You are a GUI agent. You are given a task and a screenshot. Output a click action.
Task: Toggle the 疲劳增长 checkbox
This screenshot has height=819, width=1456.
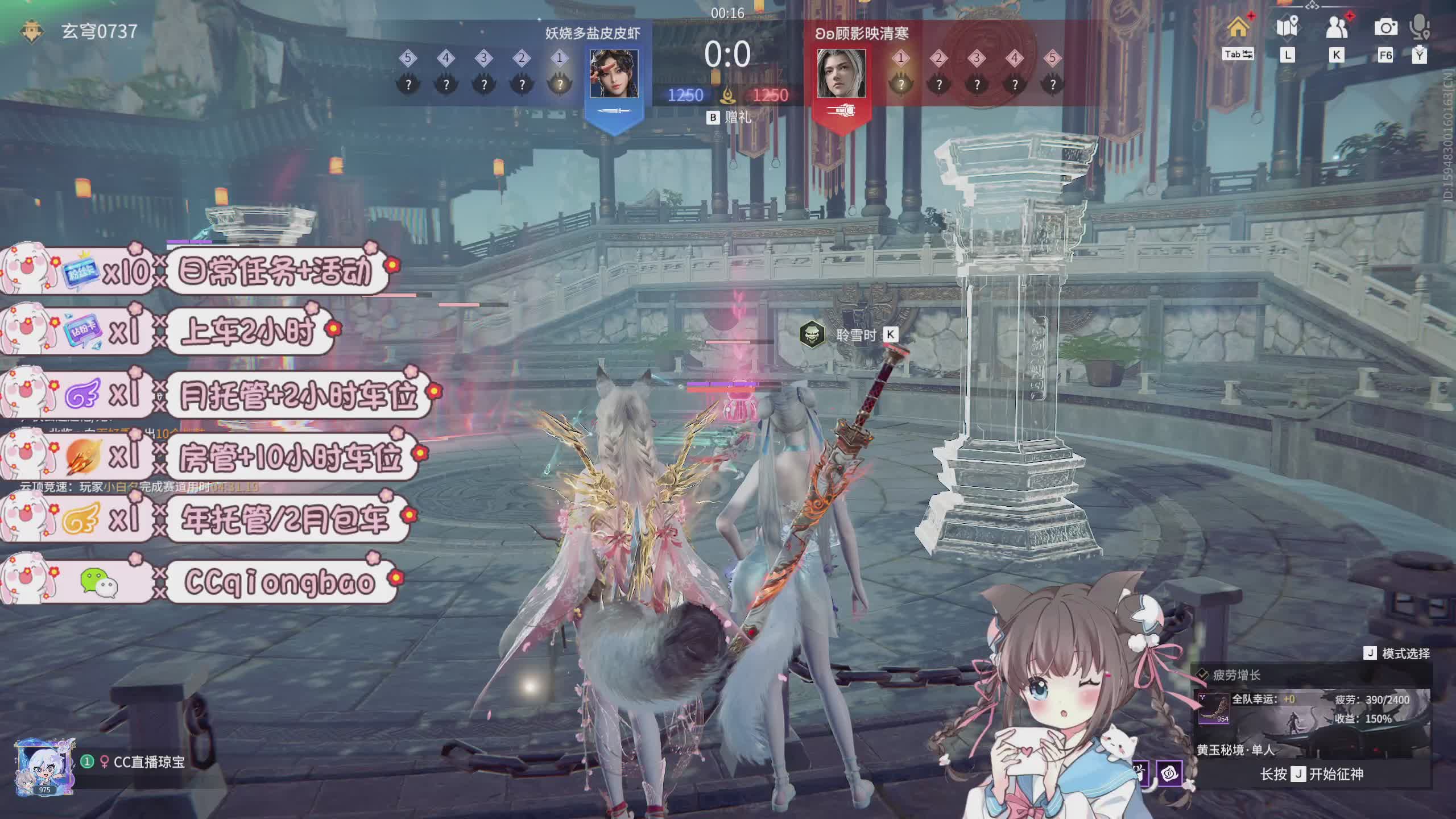1202,675
